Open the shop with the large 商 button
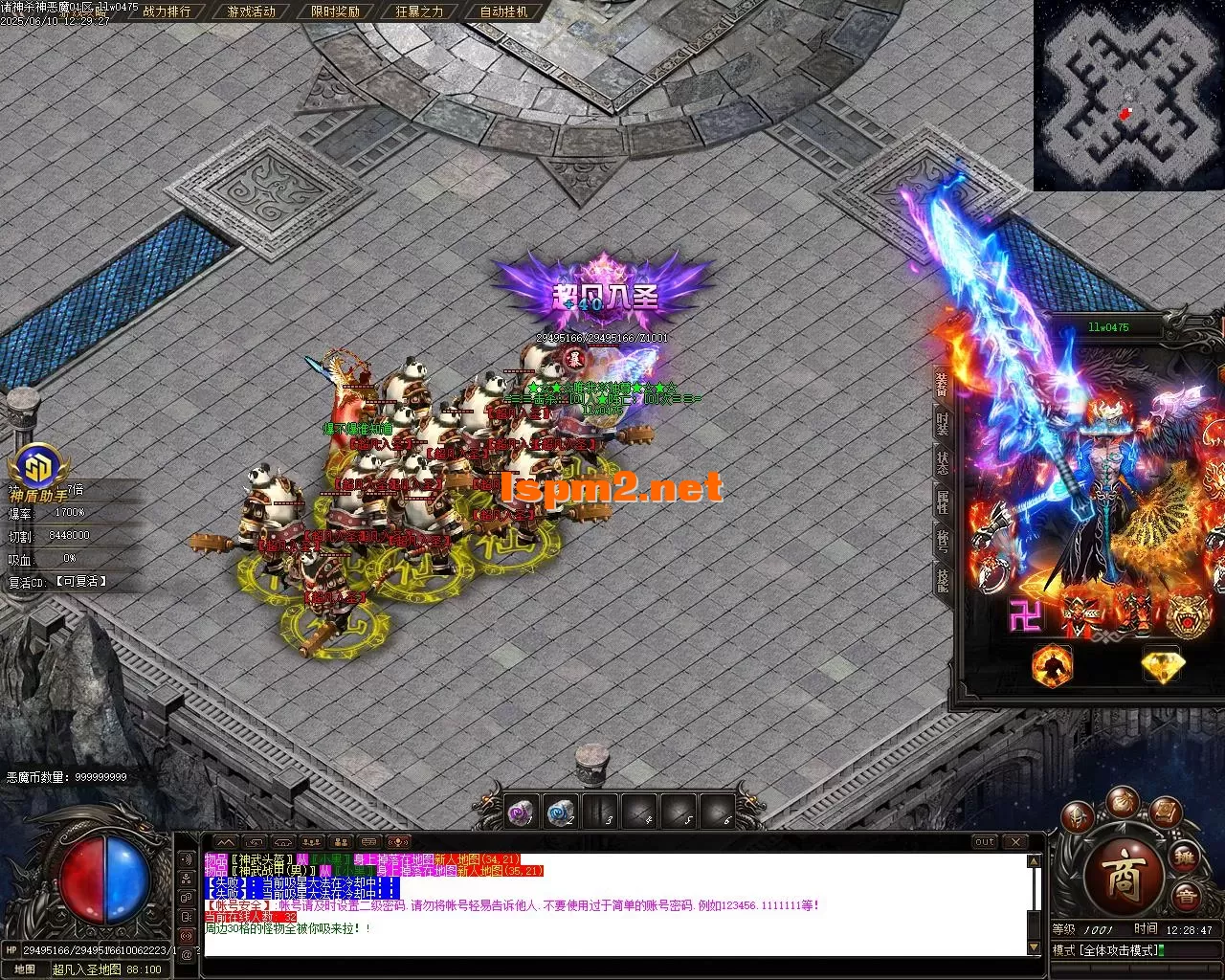This screenshot has height=980, width=1225. 1122,876
